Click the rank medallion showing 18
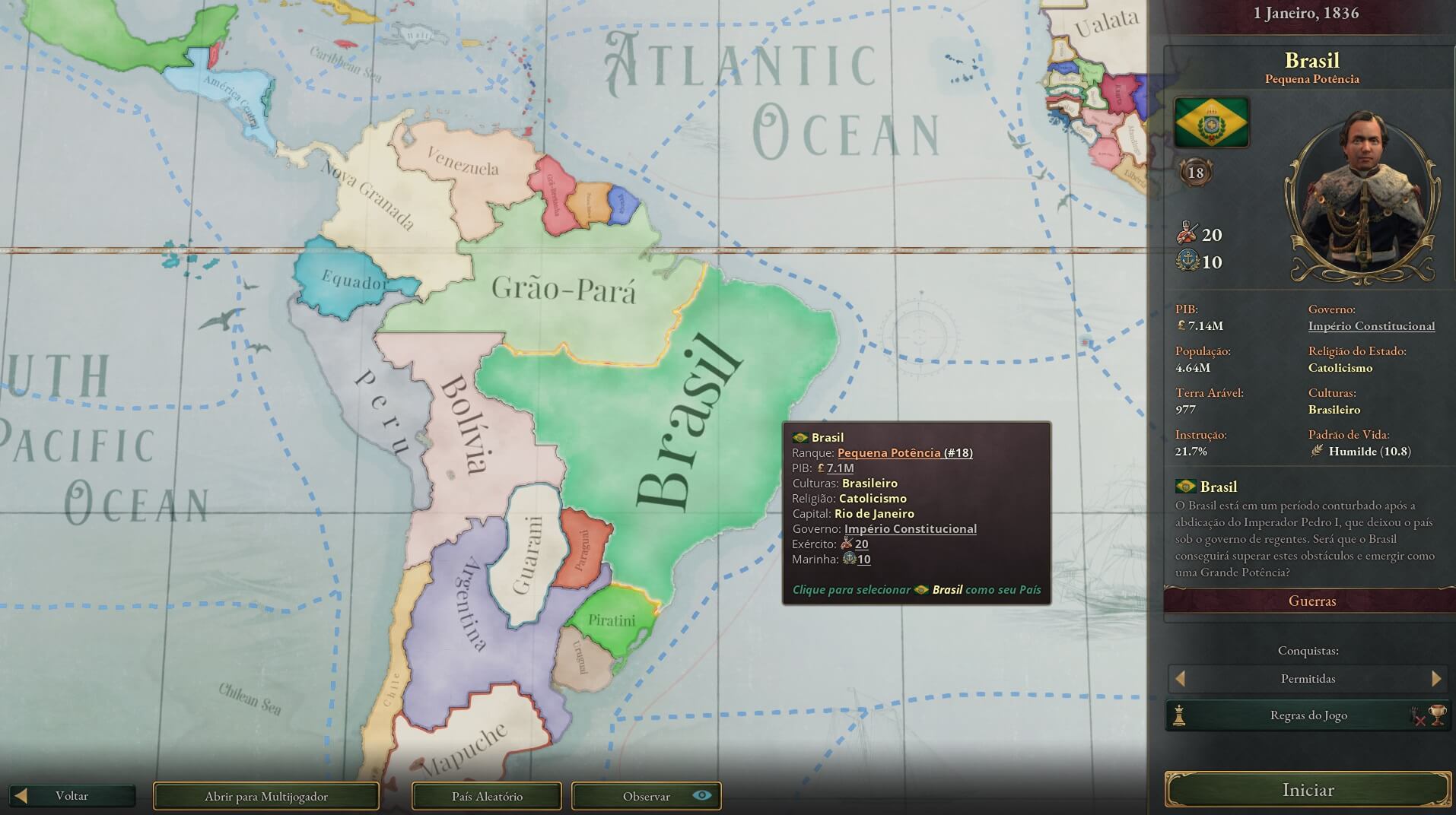1456x815 pixels. [x=1194, y=173]
